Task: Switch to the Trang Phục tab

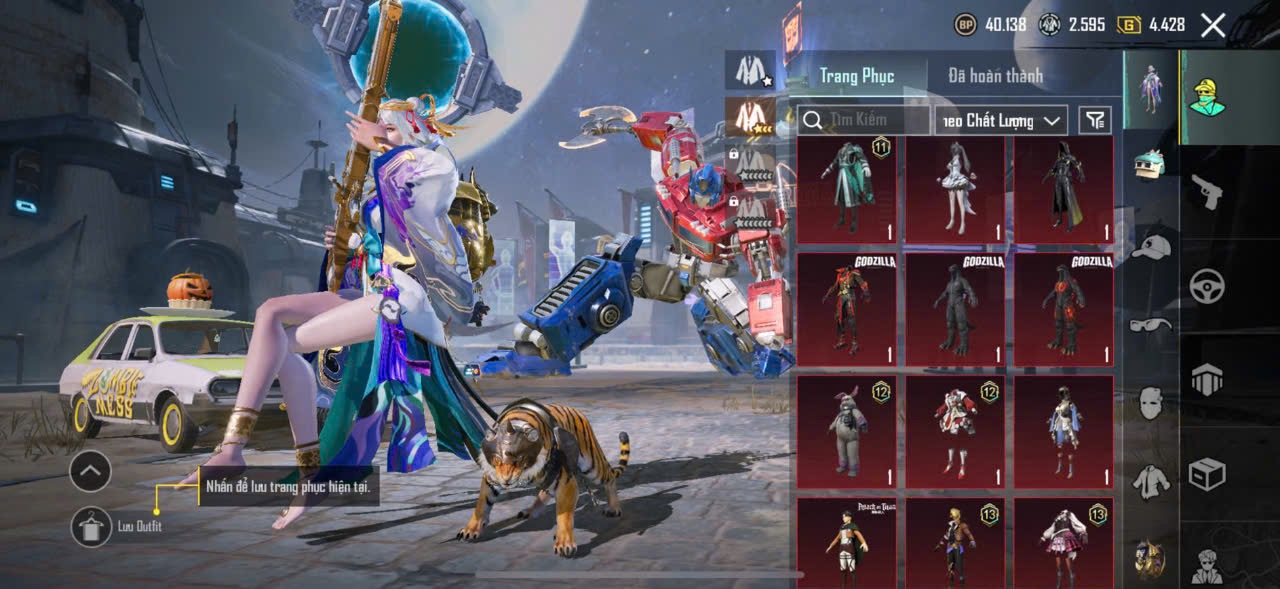Action: pos(856,75)
